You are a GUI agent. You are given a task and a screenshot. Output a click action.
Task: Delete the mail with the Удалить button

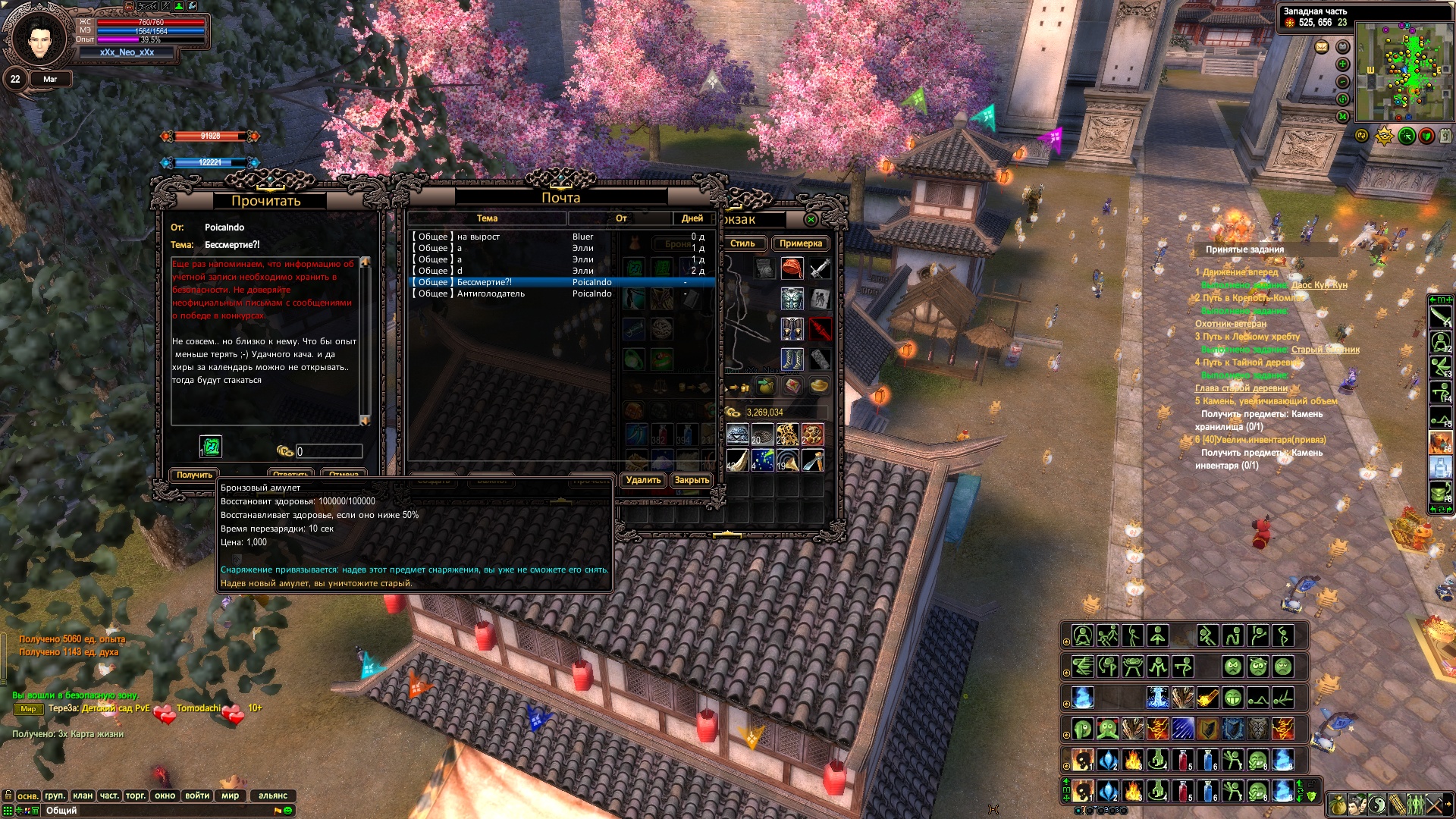[x=643, y=480]
